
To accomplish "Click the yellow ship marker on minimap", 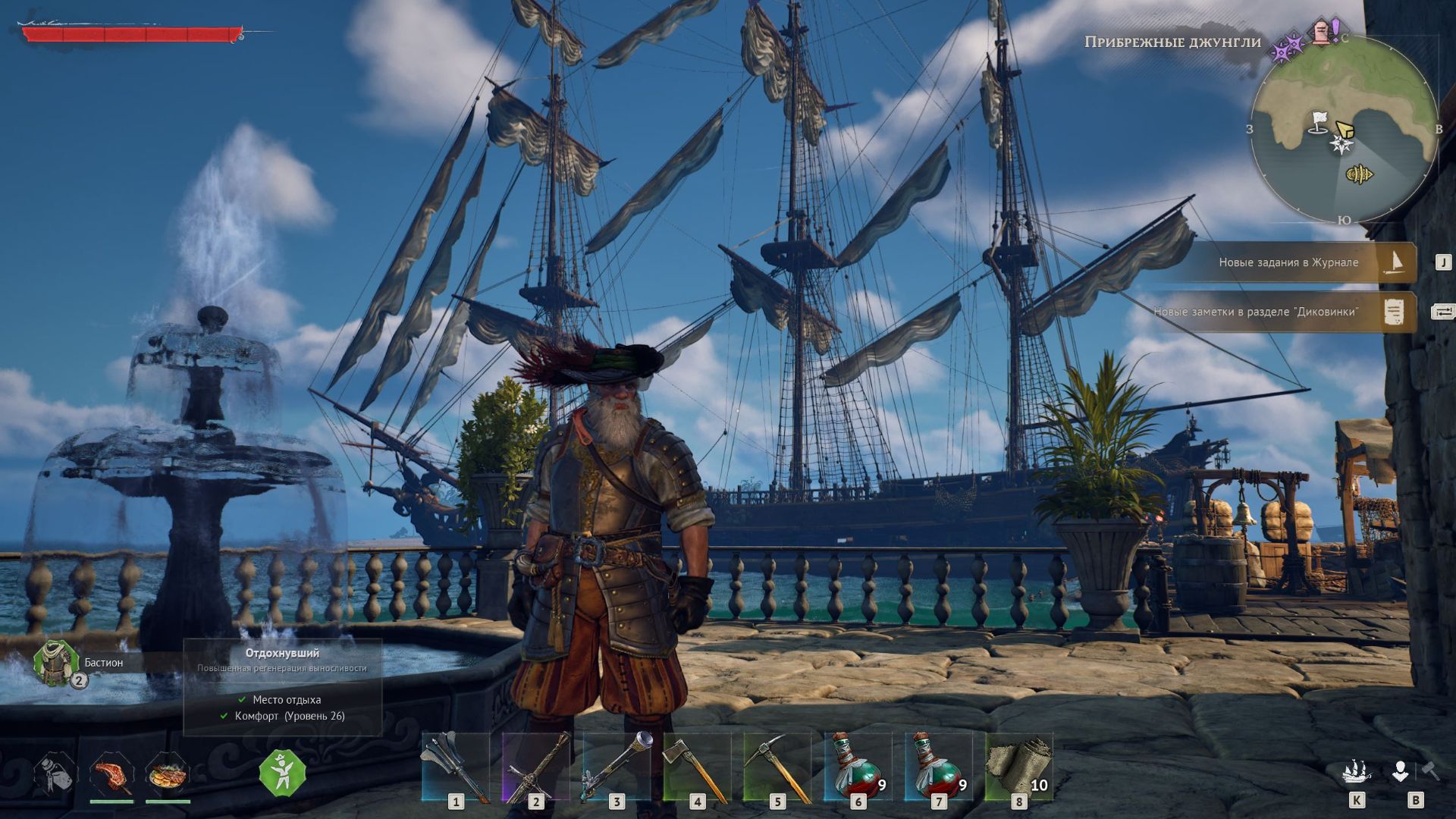I will click(1360, 175).
